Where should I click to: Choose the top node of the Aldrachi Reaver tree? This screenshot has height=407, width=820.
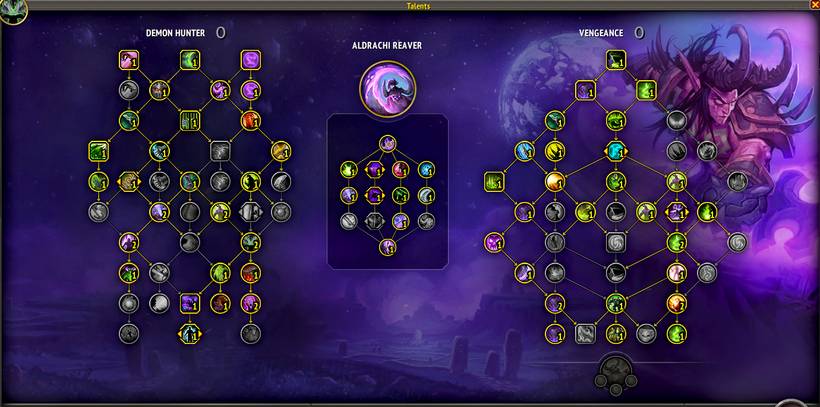(387, 143)
